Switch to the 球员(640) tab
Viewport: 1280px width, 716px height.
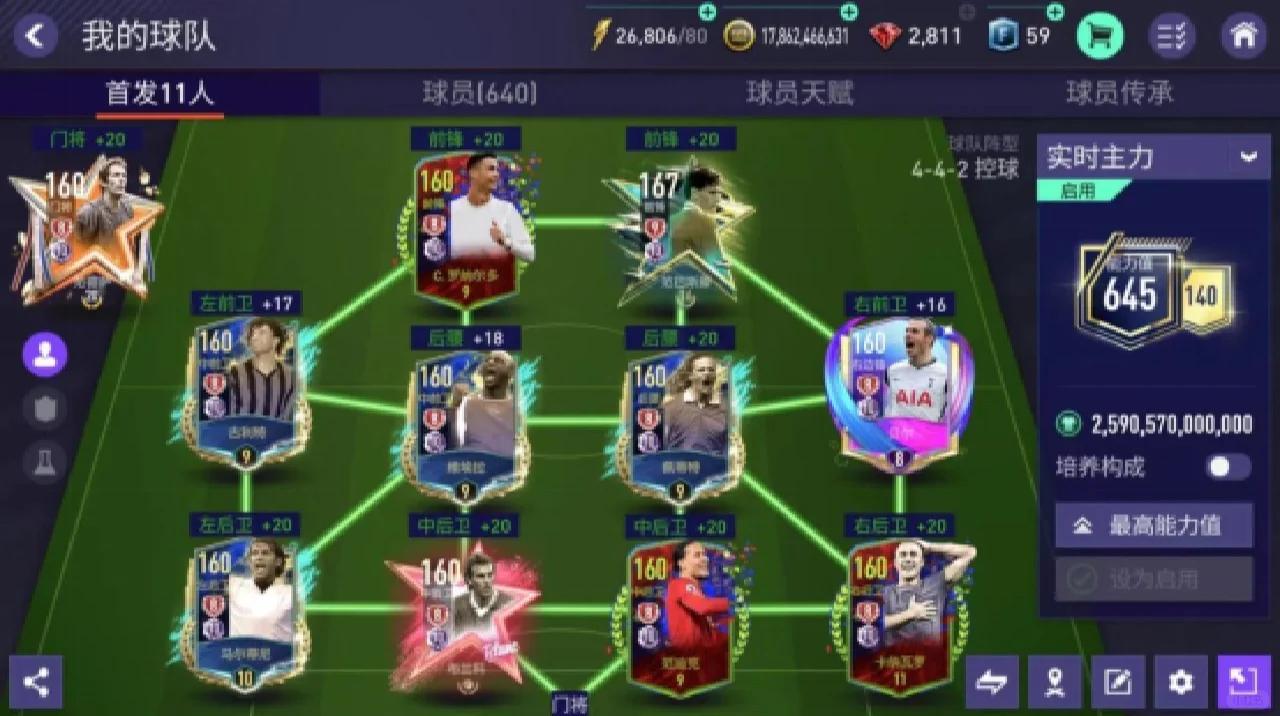480,94
